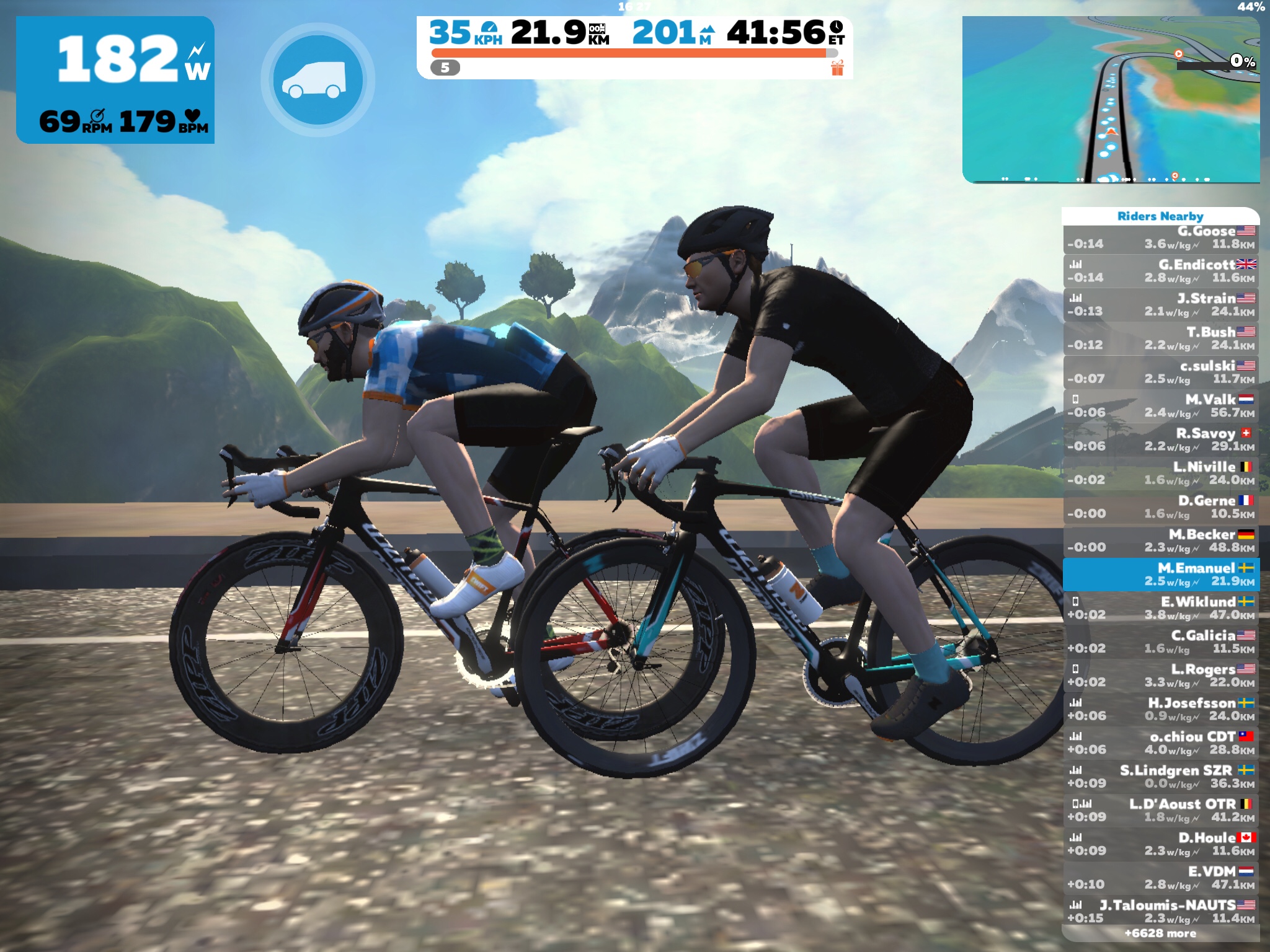Click the gift box icon
The image size is (1270, 952).
click(837, 68)
